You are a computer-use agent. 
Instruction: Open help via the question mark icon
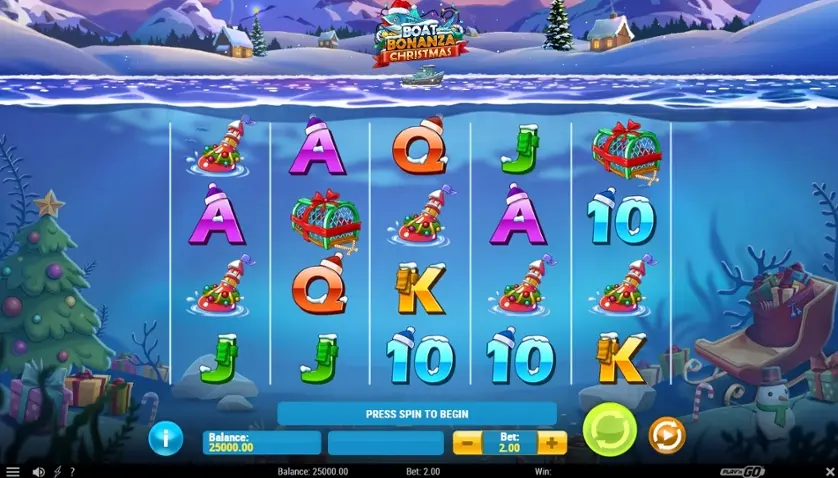coord(71,471)
